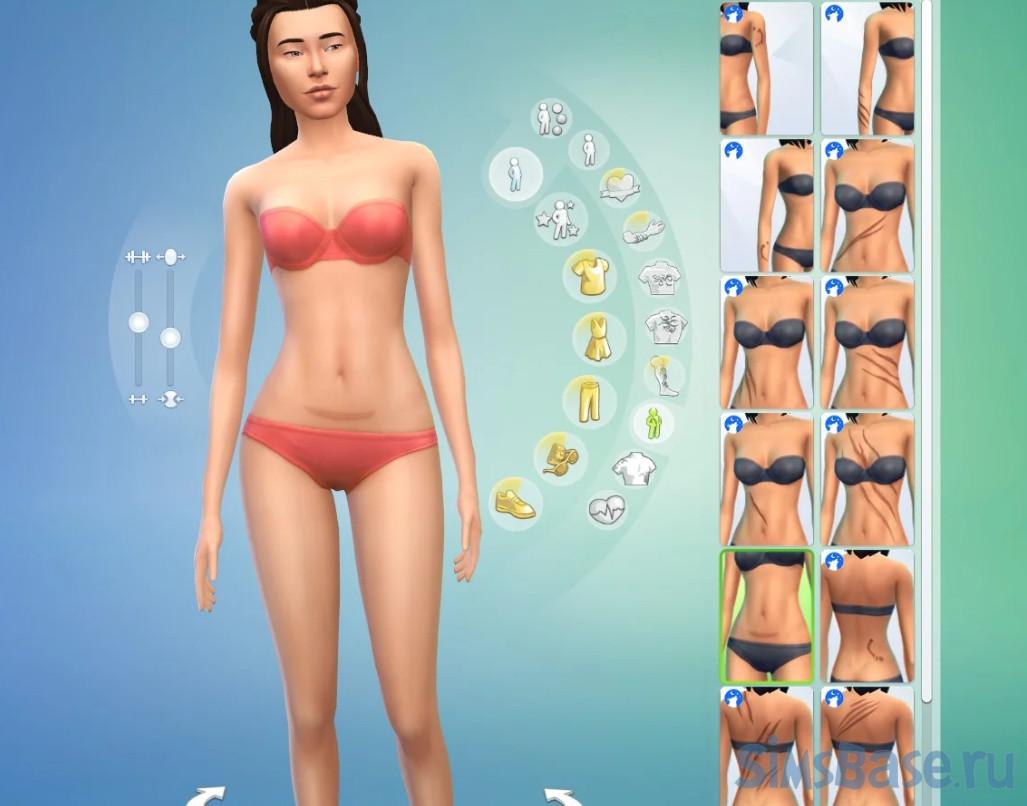Choose the green body figure category

coord(652,423)
